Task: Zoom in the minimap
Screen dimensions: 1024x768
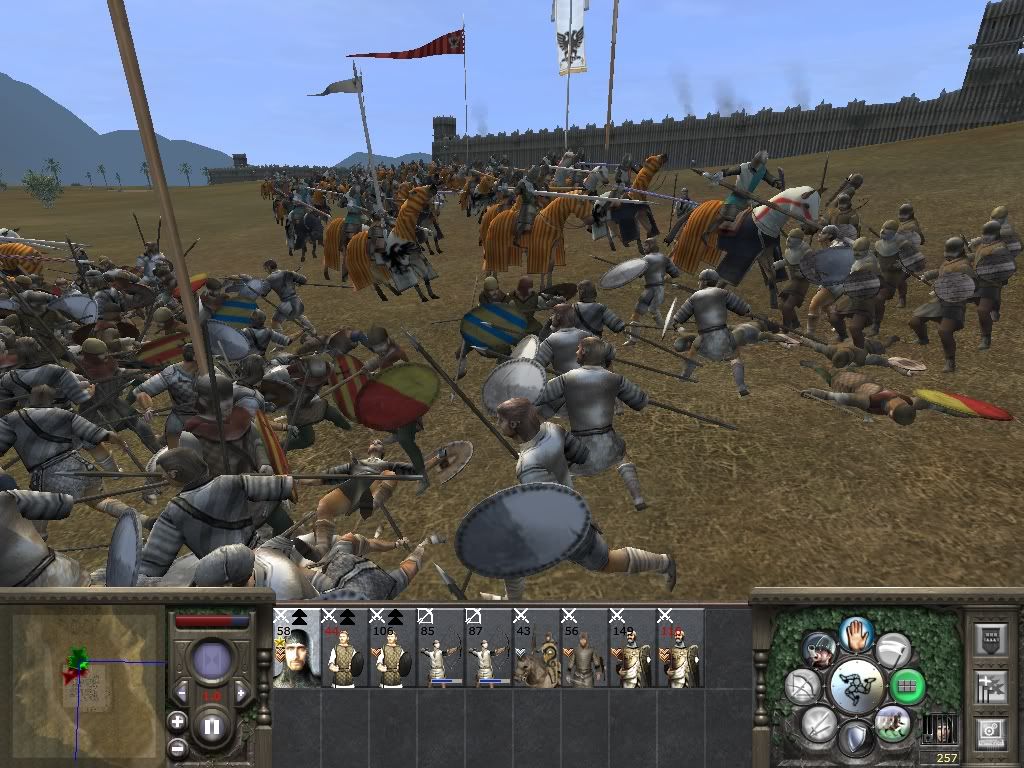Action: (178, 721)
